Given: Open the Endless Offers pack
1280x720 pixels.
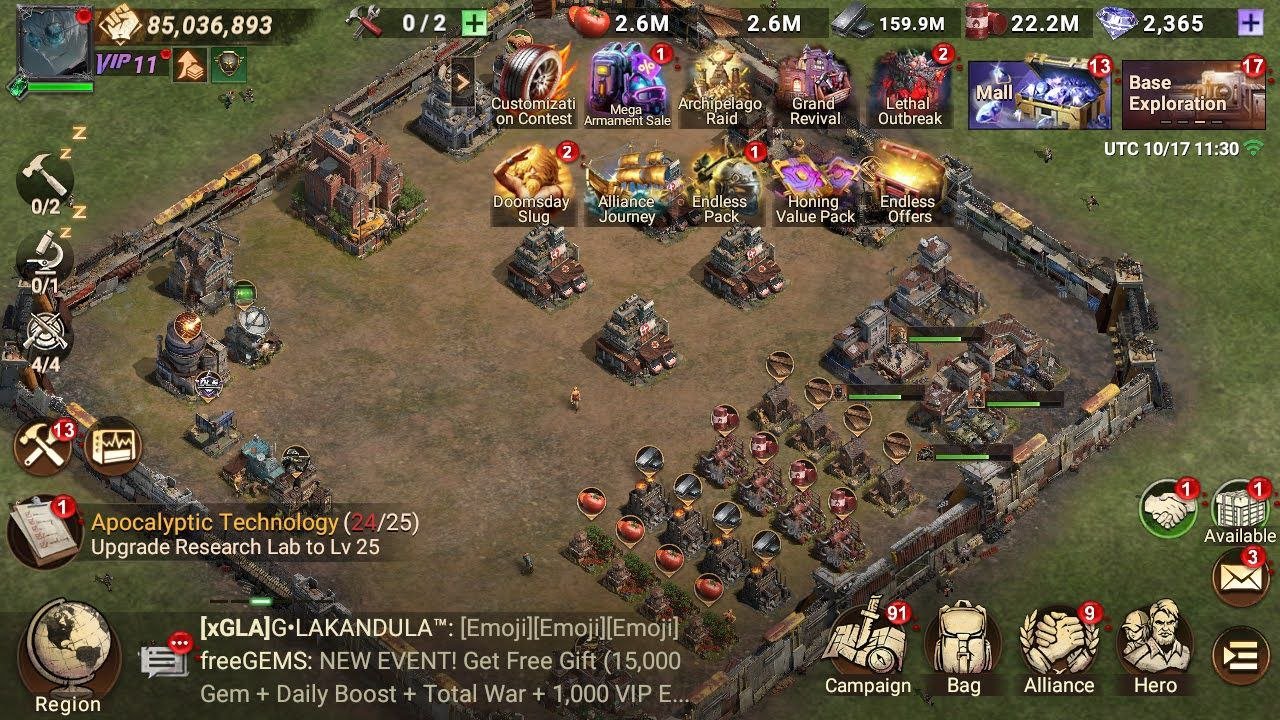Looking at the screenshot, I should click(x=907, y=185).
